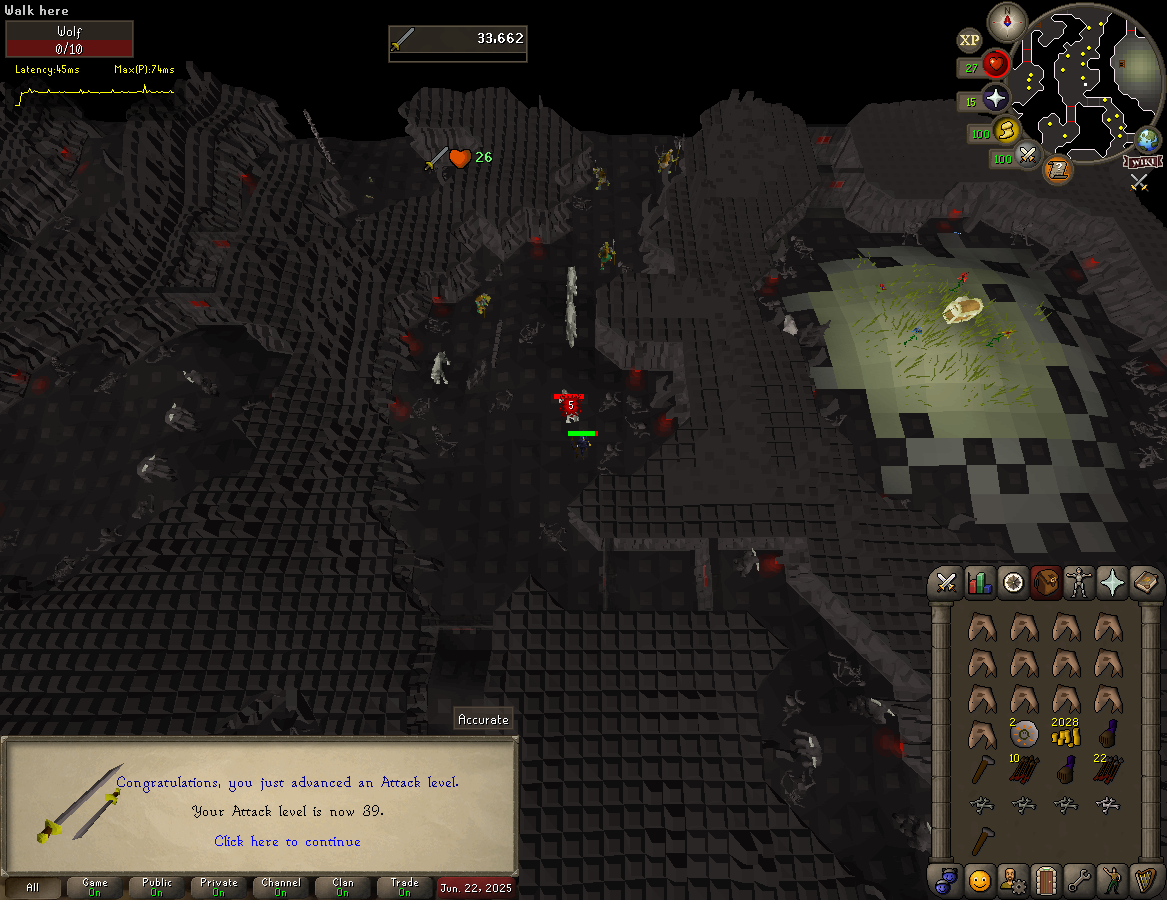Open the Settings wrench tab
Screen dimensions: 1167x900
click(x=1079, y=880)
